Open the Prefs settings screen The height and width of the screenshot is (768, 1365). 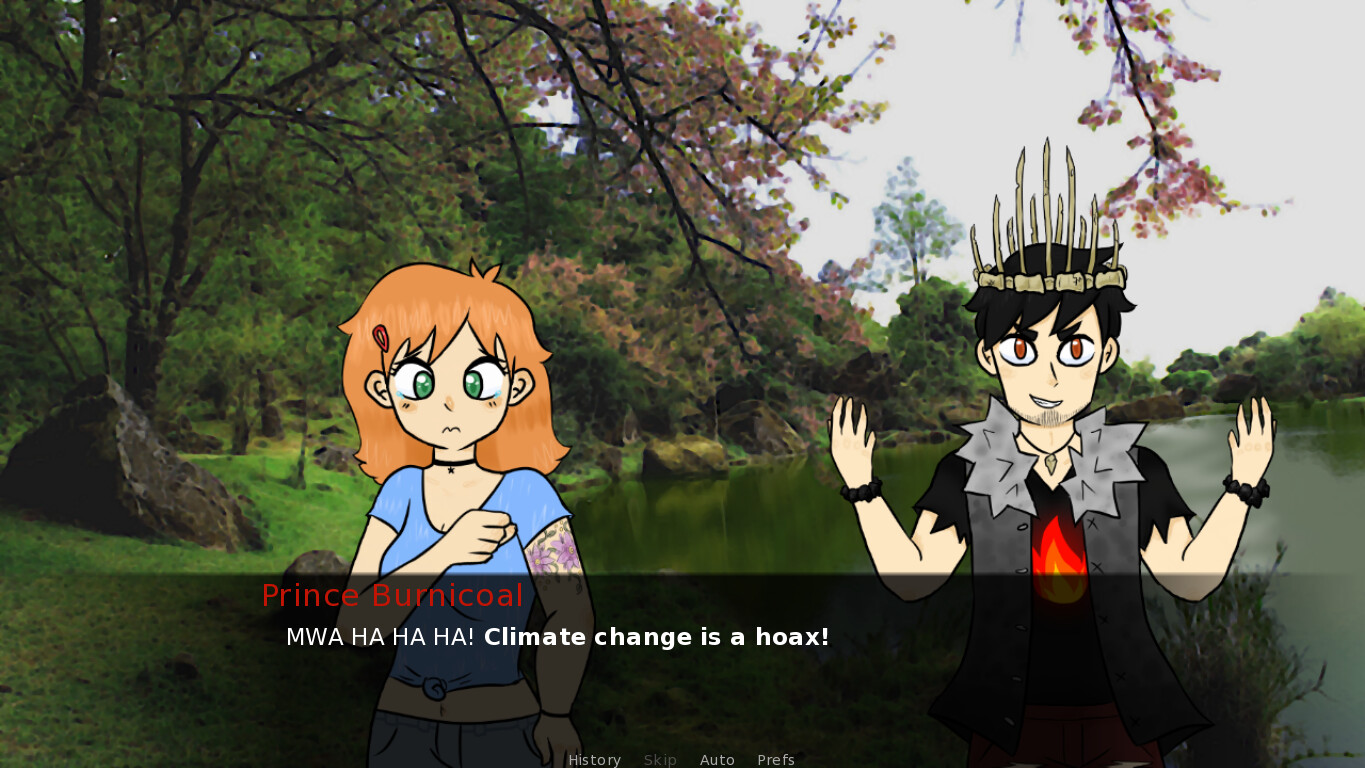[x=776, y=760]
